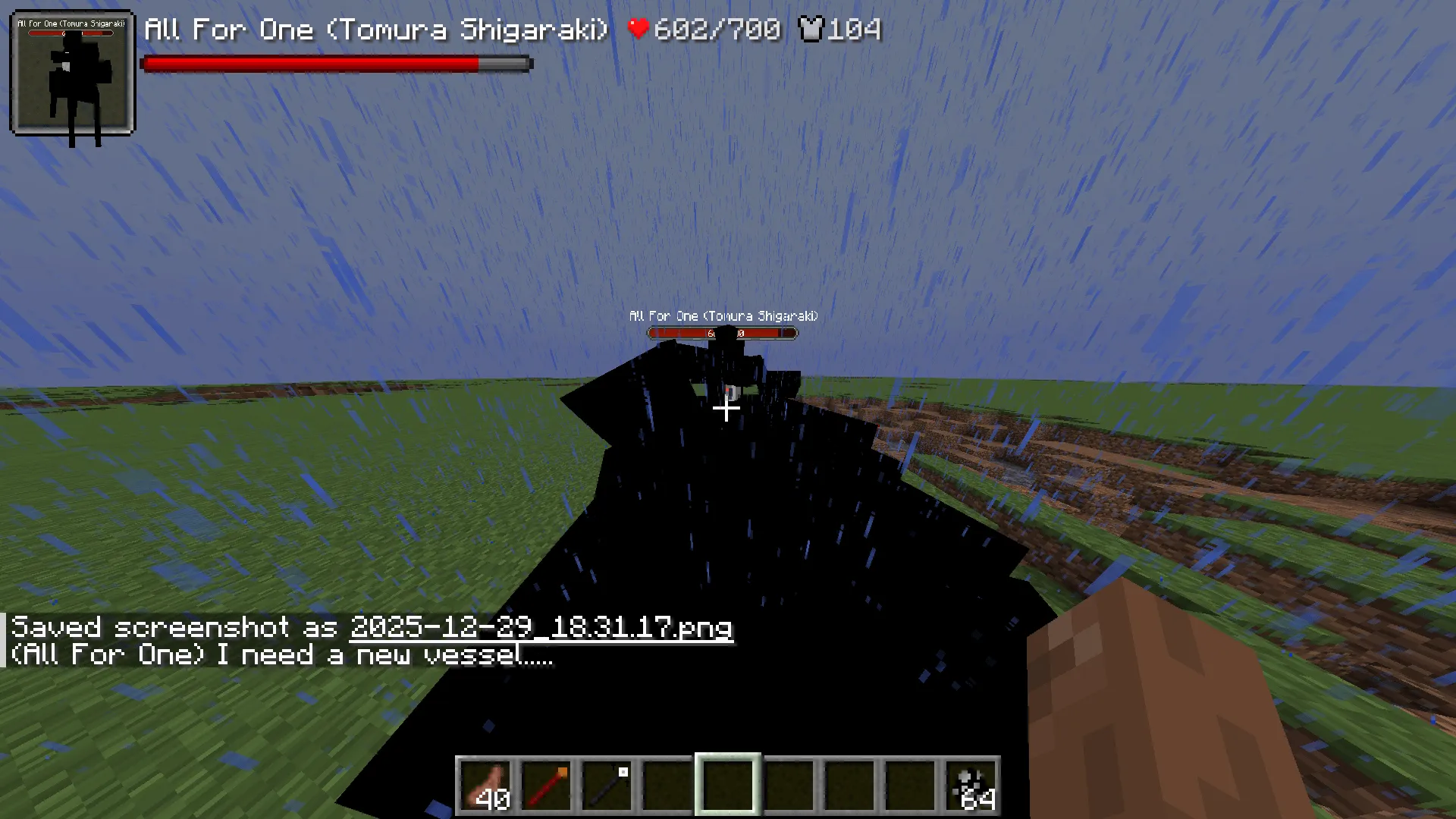Open the 2025-12-29_18.31.17.png screenshot link
Screen dimensions: 1456x819
pyautogui.click(x=540, y=628)
